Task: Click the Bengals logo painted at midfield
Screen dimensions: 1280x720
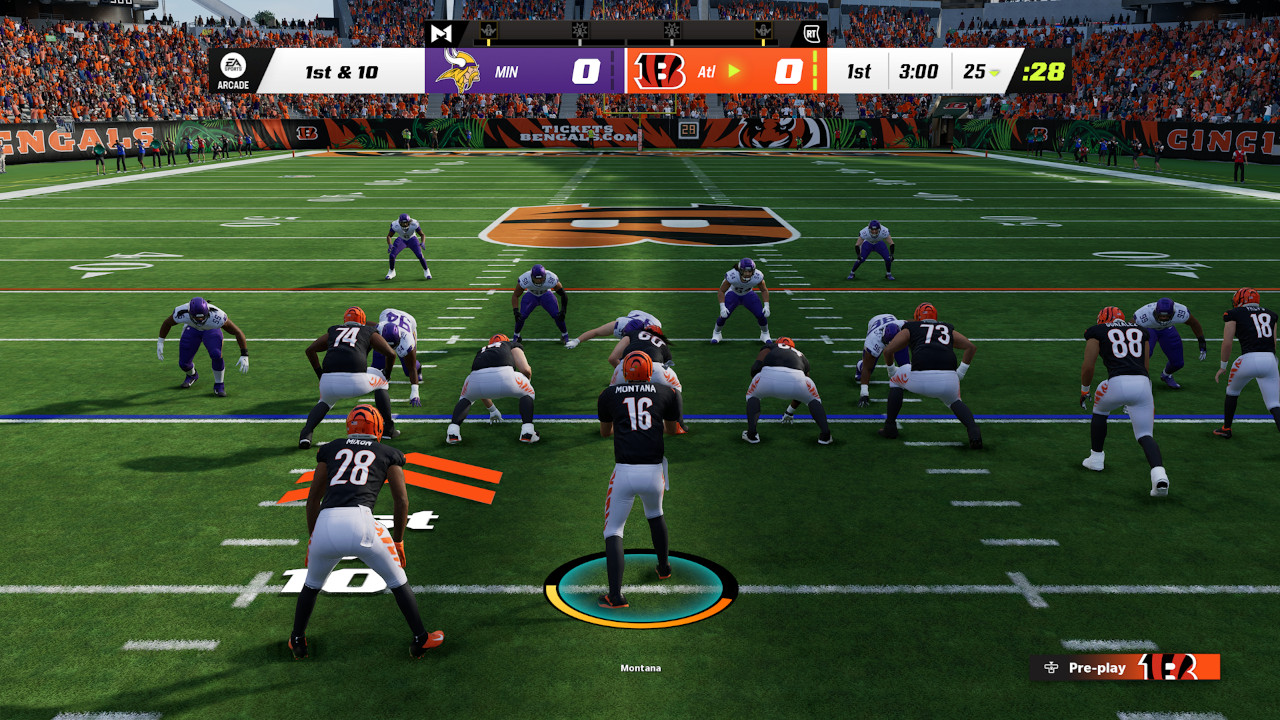Action: coord(640,225)
